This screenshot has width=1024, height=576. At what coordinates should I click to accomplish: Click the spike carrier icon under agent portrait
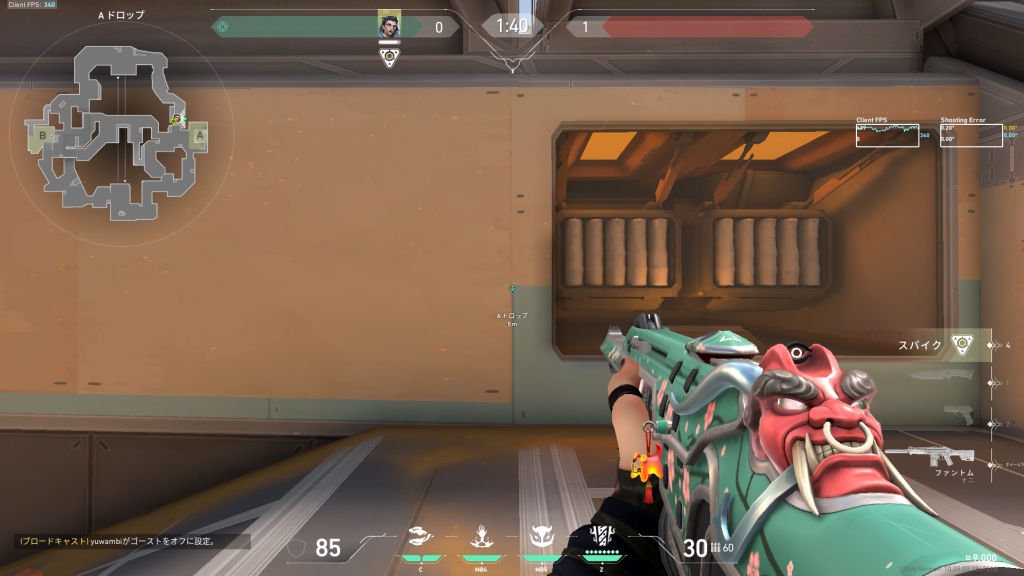389,56
